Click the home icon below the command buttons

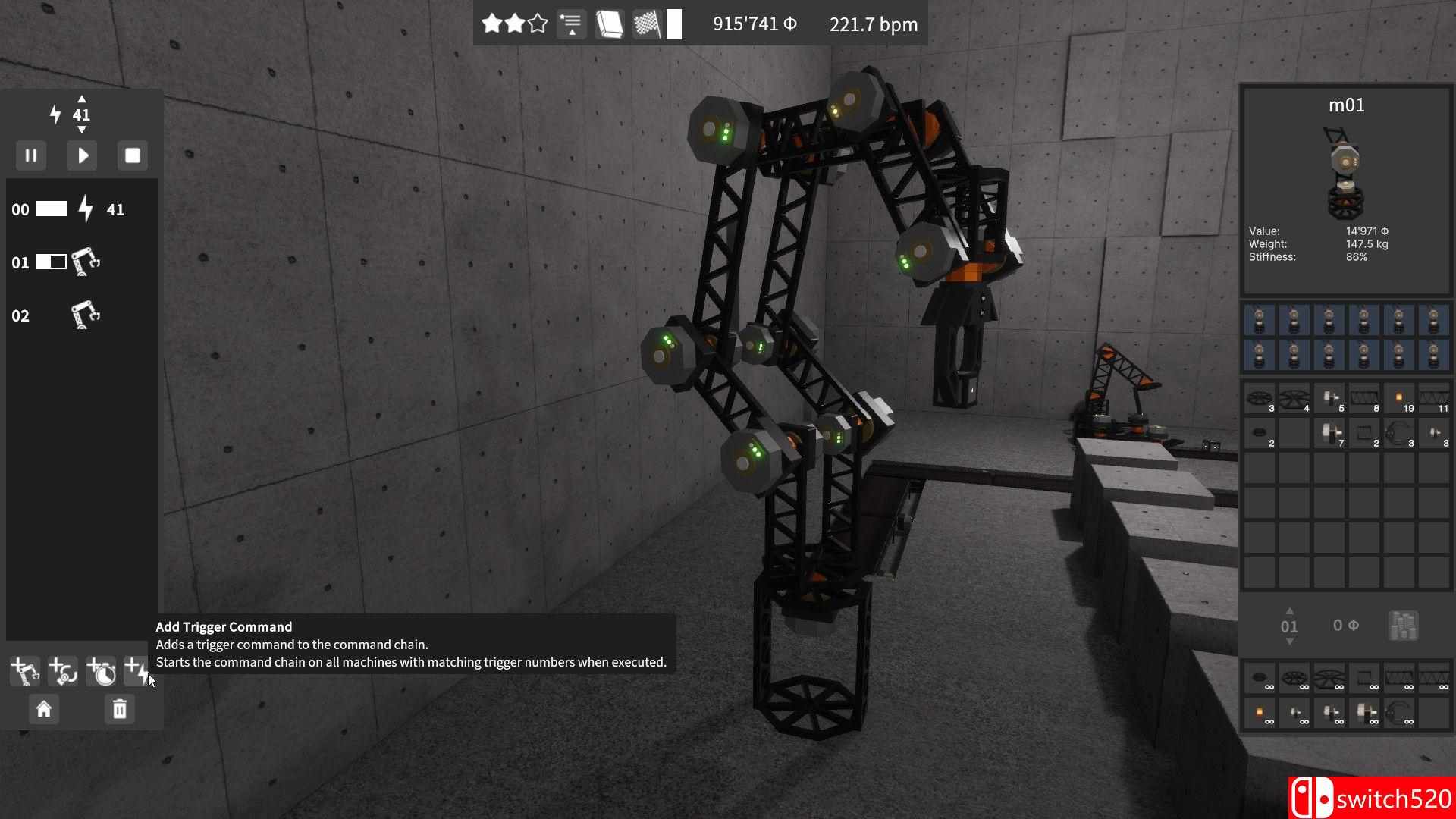tap(44, 709)
